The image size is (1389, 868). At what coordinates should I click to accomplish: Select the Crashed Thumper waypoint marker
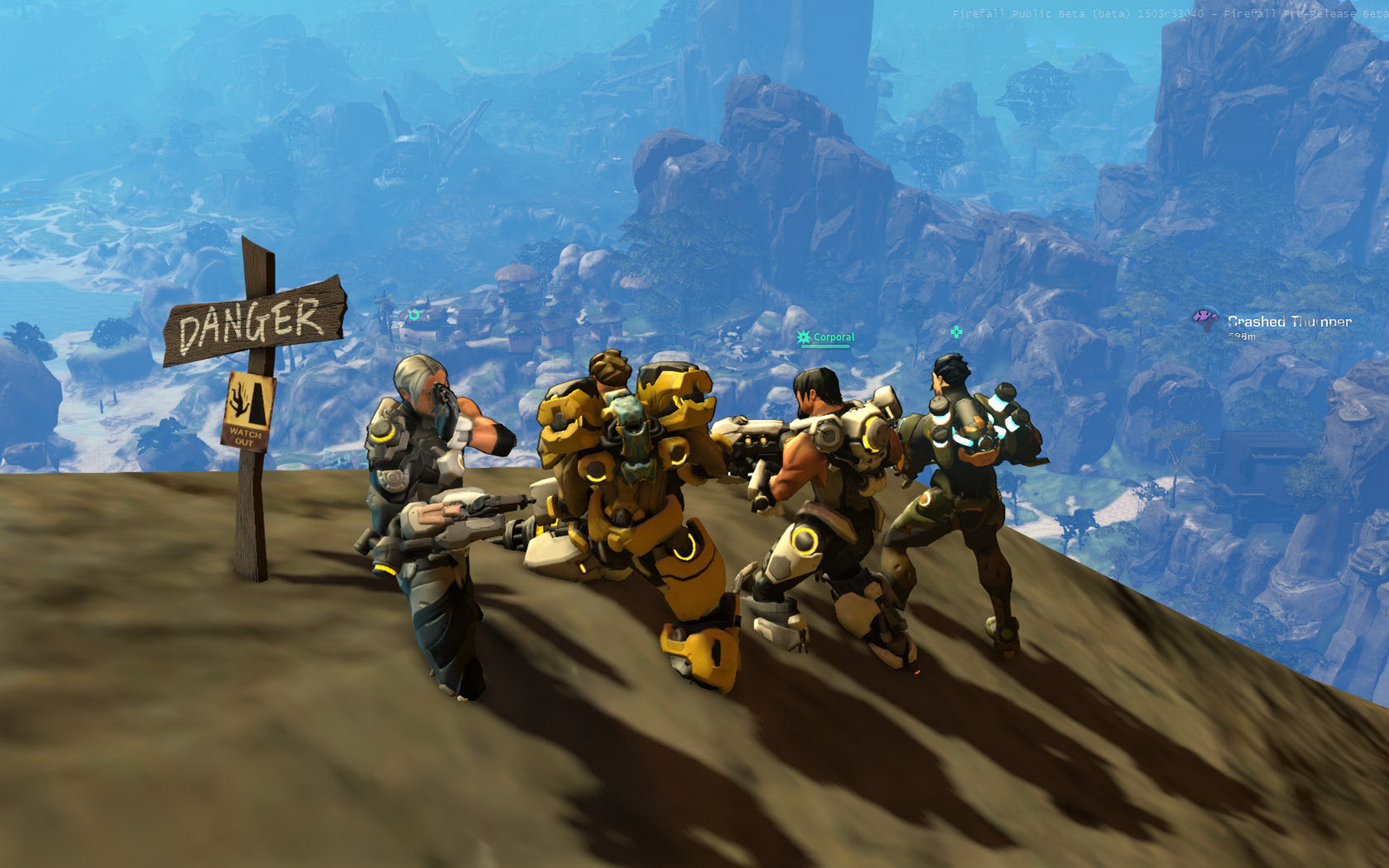1205,318
